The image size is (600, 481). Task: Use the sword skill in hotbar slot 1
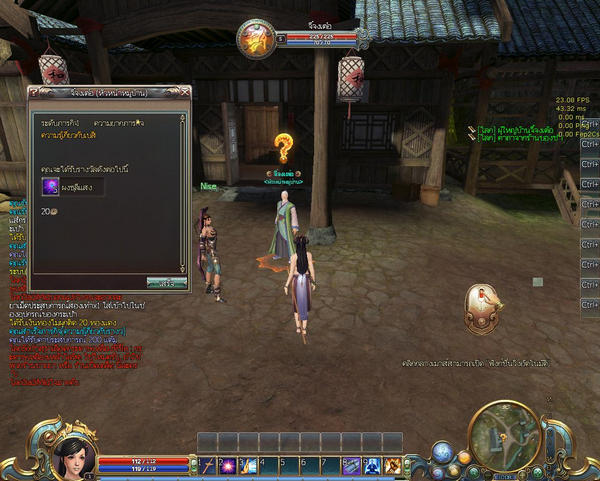[x=207, y=465]
